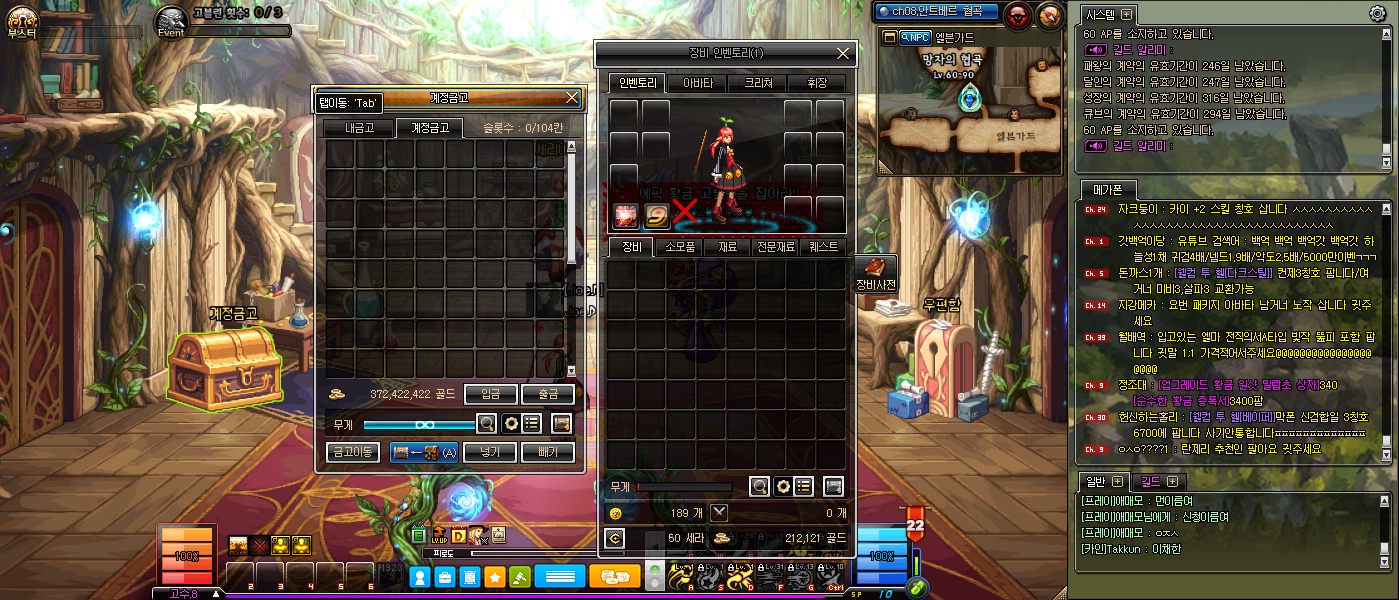Switch to the 내금고 personal vault tab
1399x600 pixels.
coord(357,128)
